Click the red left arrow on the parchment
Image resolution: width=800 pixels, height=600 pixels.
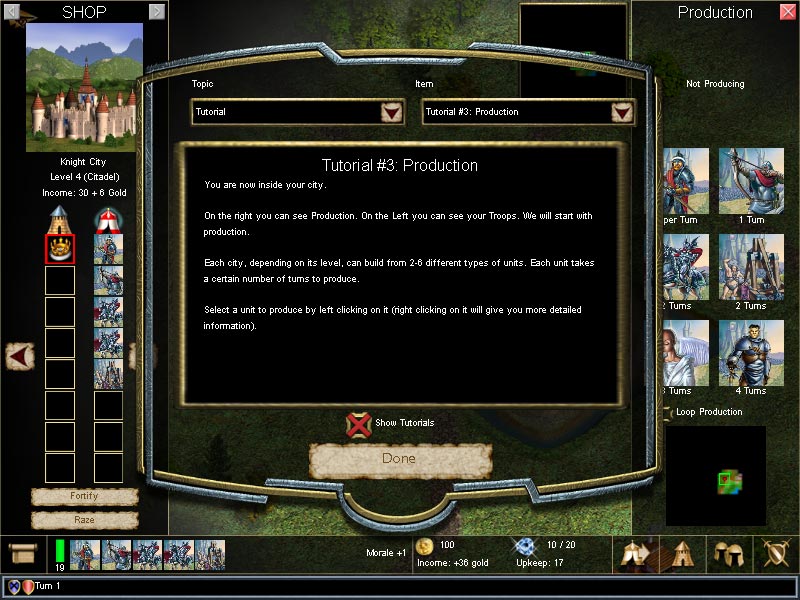pyautogui.click(x=20, y=354)
